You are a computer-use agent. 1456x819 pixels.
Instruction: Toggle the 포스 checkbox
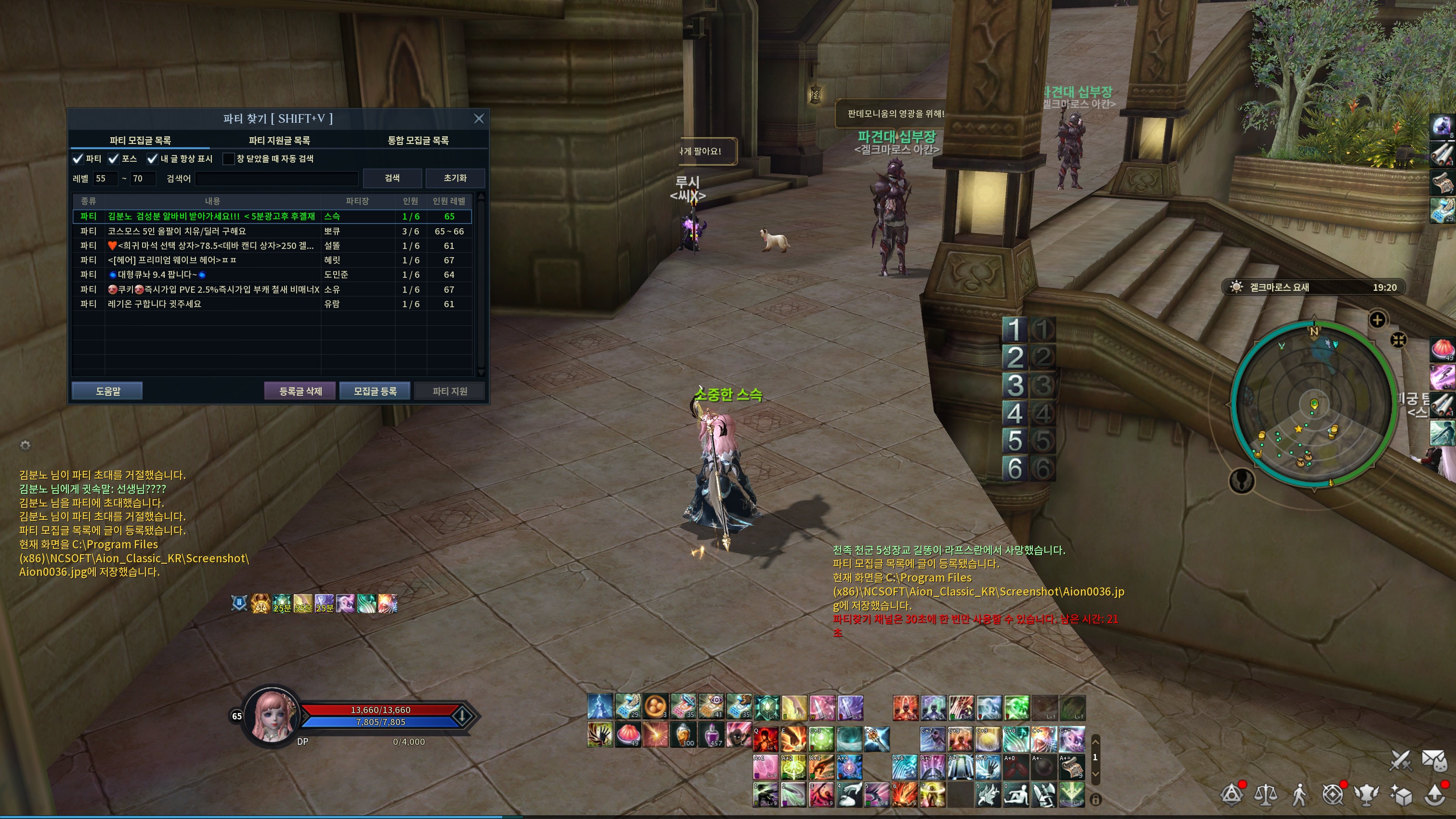(x=114, y=159)
